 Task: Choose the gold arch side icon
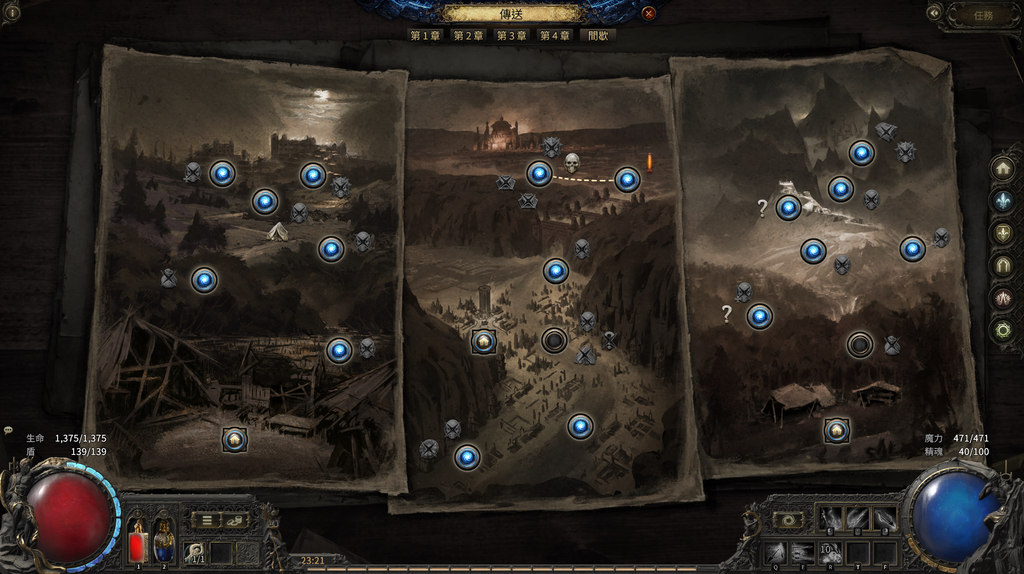(1002, 265)
